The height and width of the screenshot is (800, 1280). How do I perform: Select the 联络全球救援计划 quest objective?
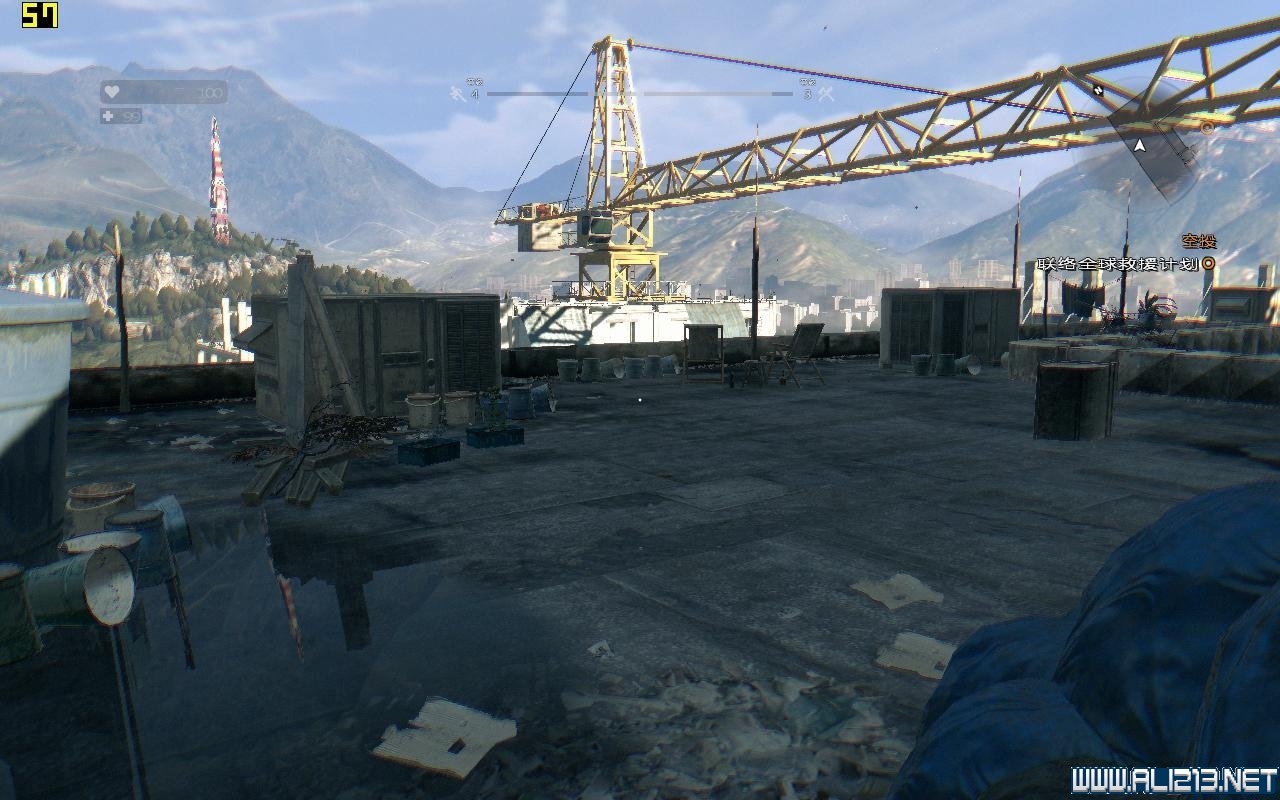pos(1116,264)
